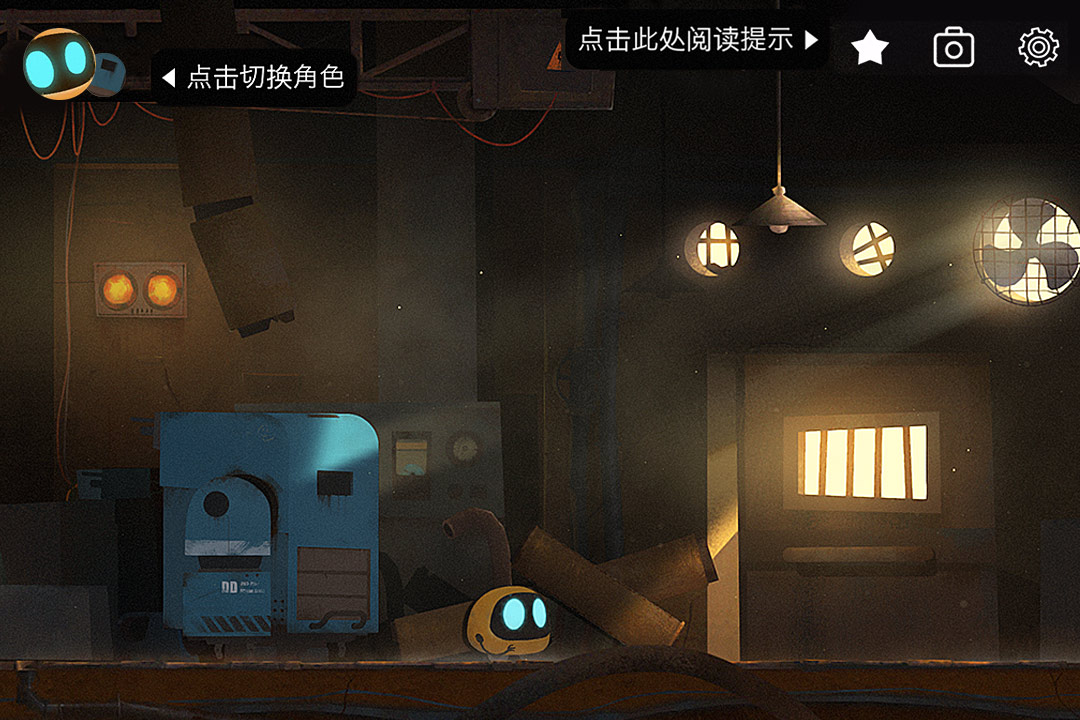This screenshot has height=720, width=1080.
Task: Open the settings gear menu
Action: tap(1038, 47)
